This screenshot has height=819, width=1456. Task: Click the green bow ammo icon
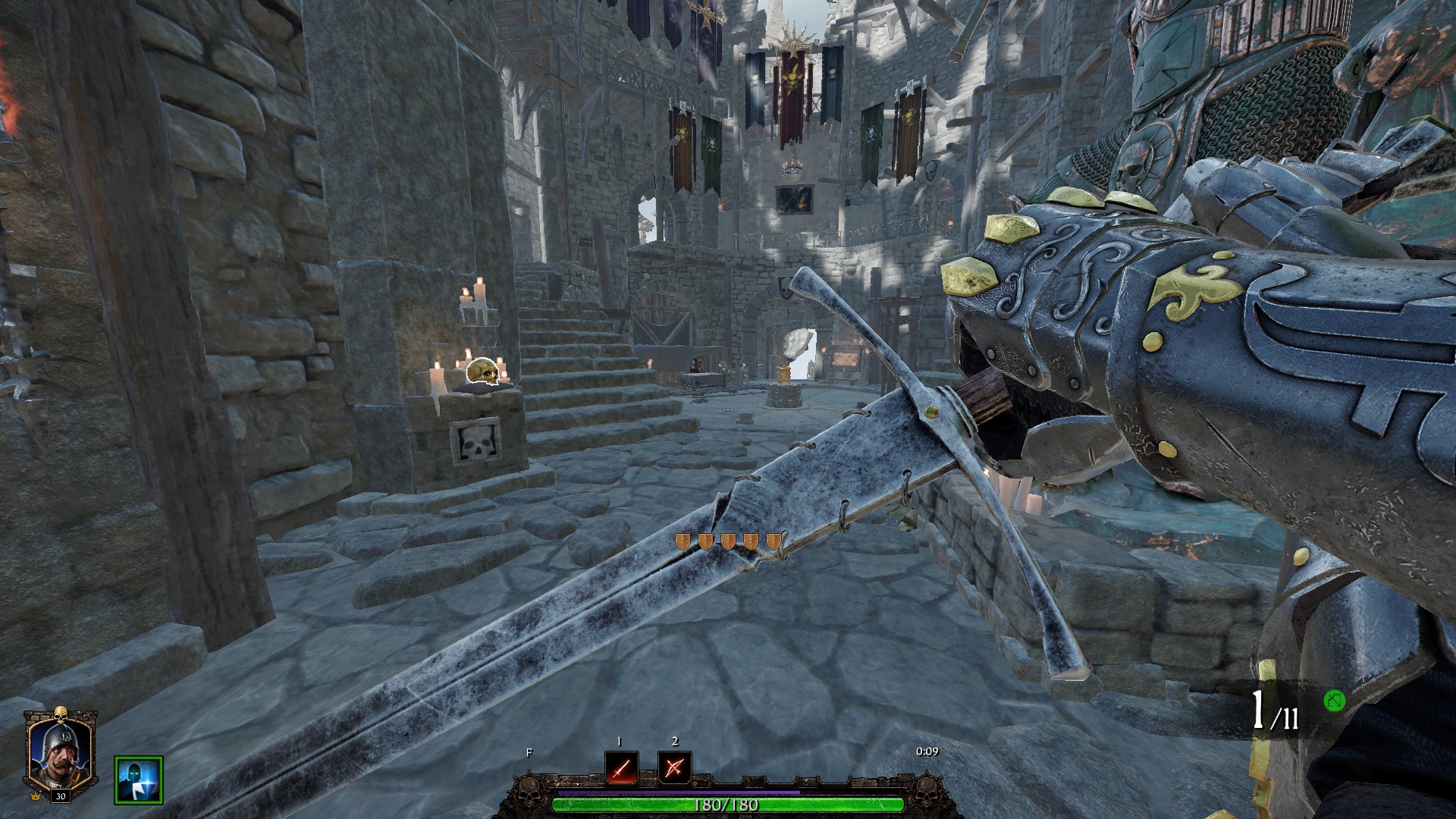1334,701
